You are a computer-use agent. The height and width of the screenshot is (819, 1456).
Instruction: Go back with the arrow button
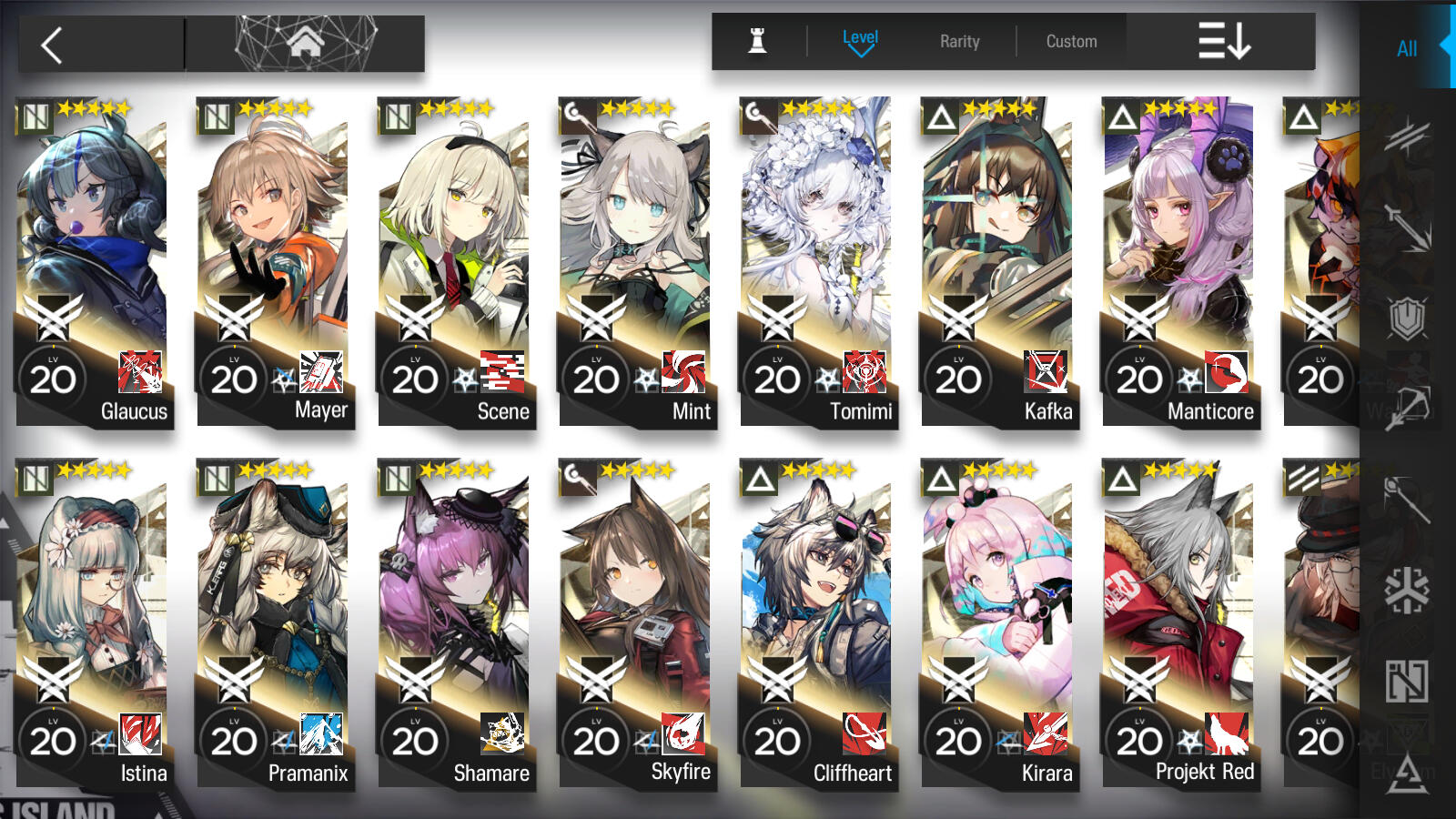pos(53,45)
